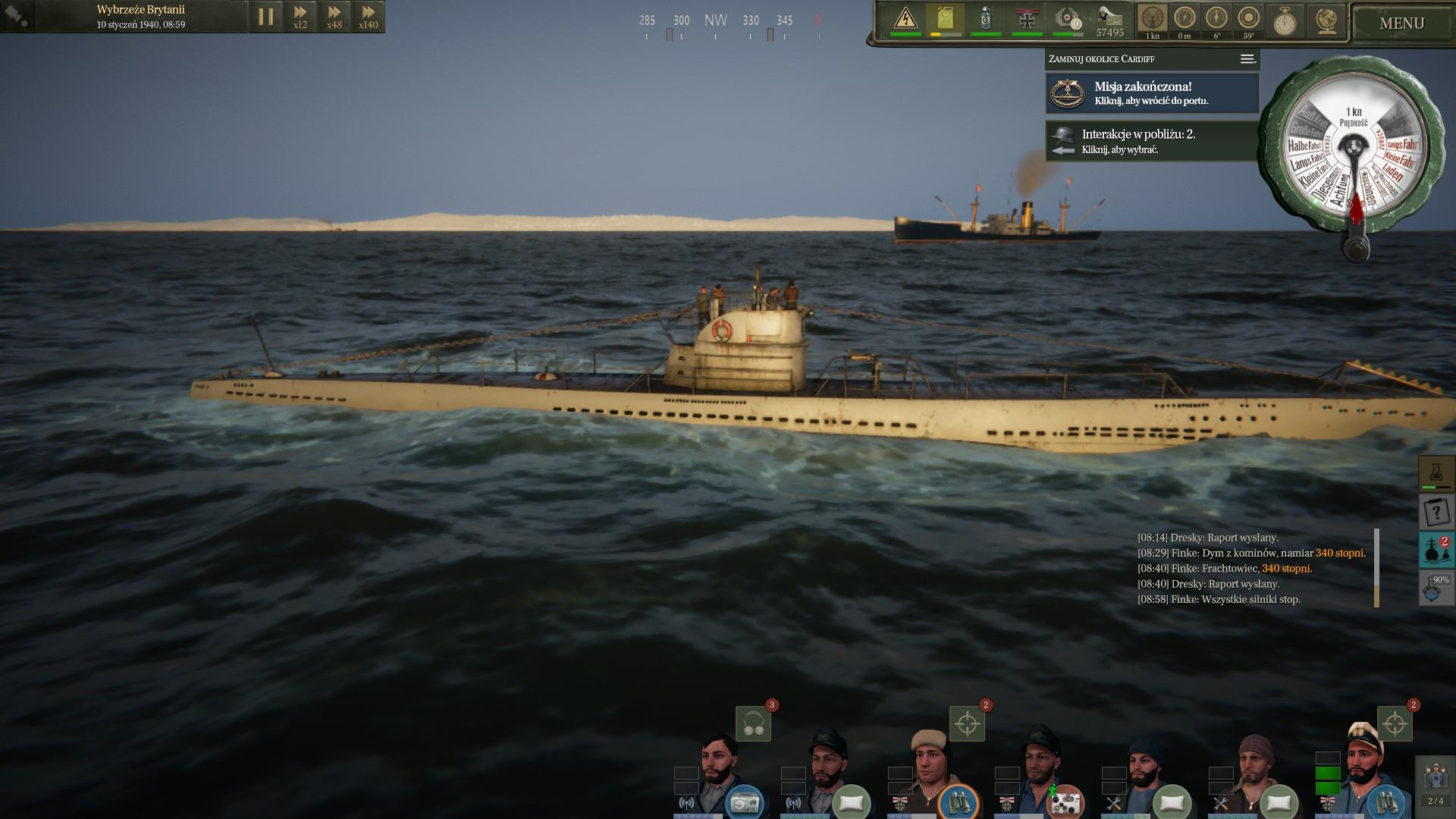Set time acceleration to x12
Viewport: 1456px width, 819px height.
[300, 17]
